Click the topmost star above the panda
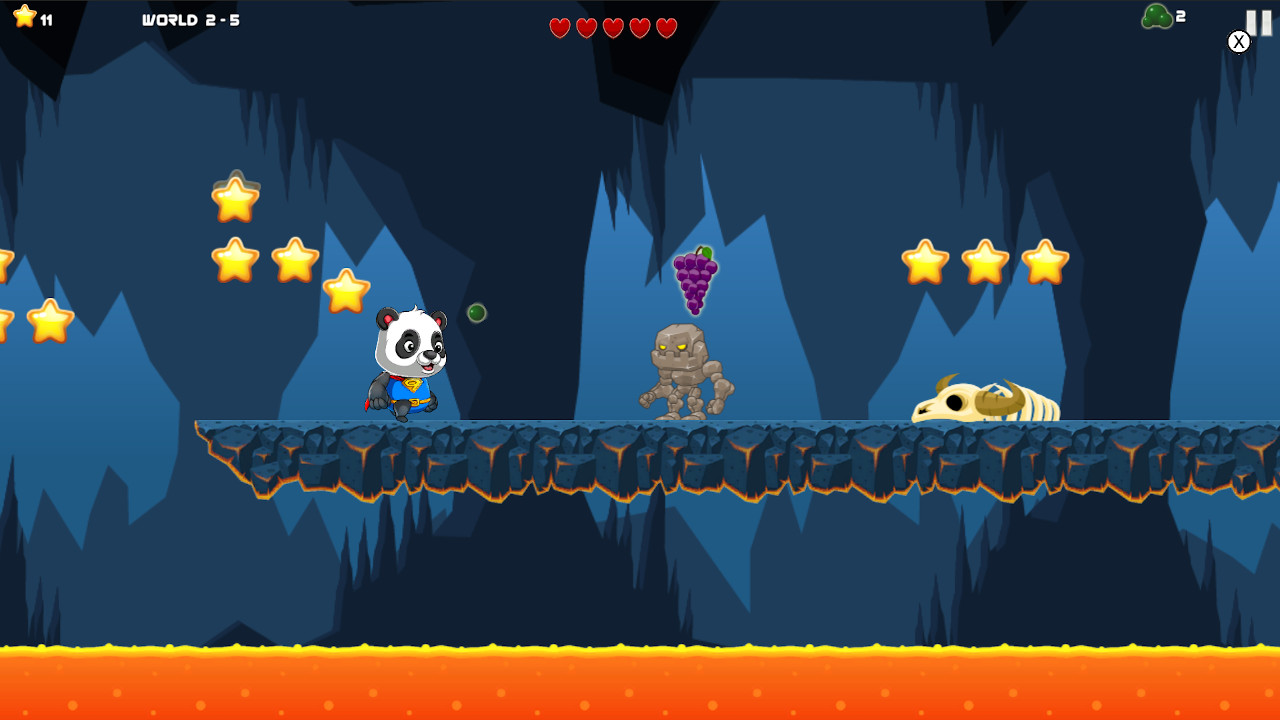This screenshot has height=720, width=1280. pyautogui.click(x=234, y=198)
